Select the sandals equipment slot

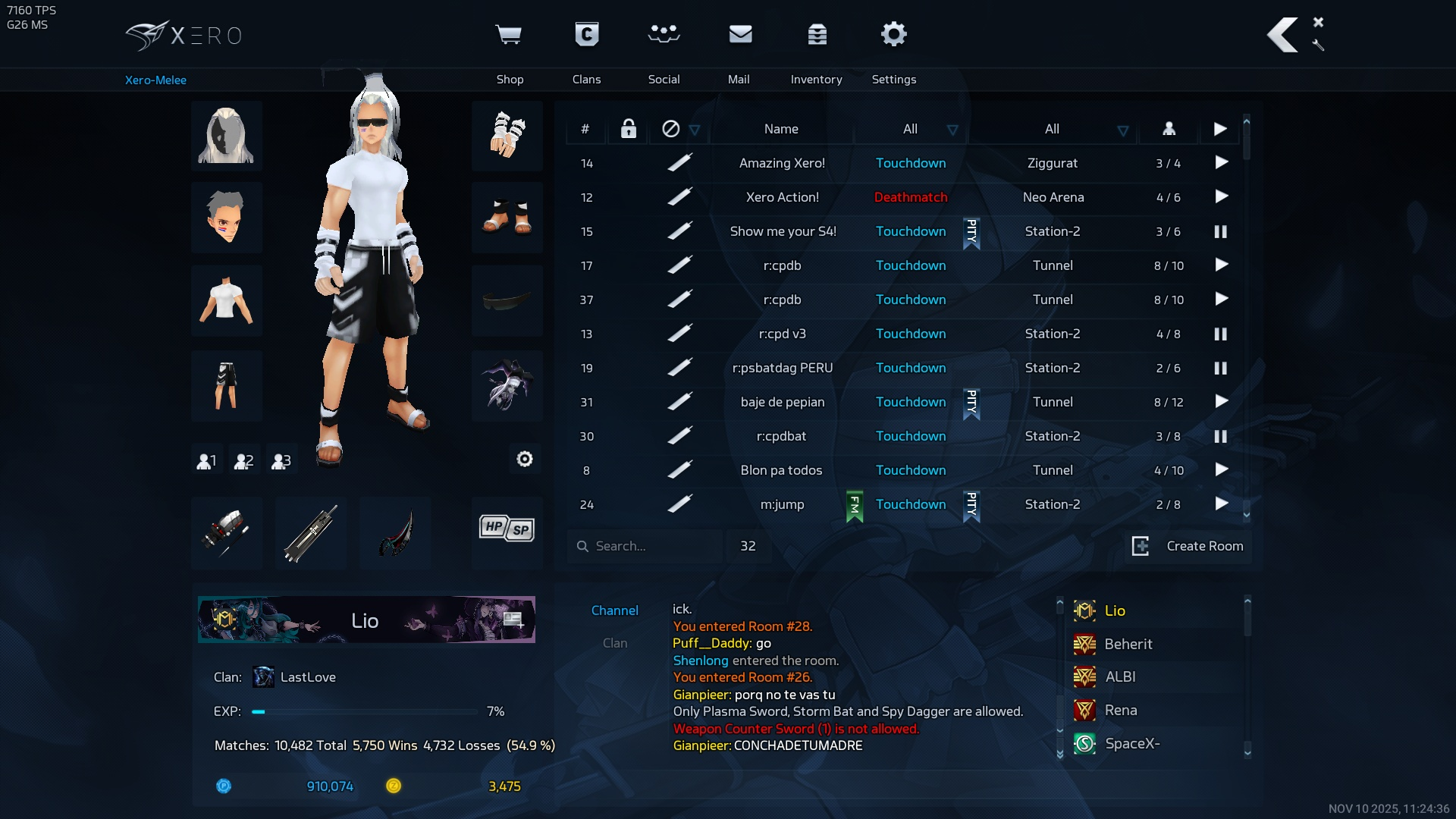pyautogui.click(x=507, y=218)
